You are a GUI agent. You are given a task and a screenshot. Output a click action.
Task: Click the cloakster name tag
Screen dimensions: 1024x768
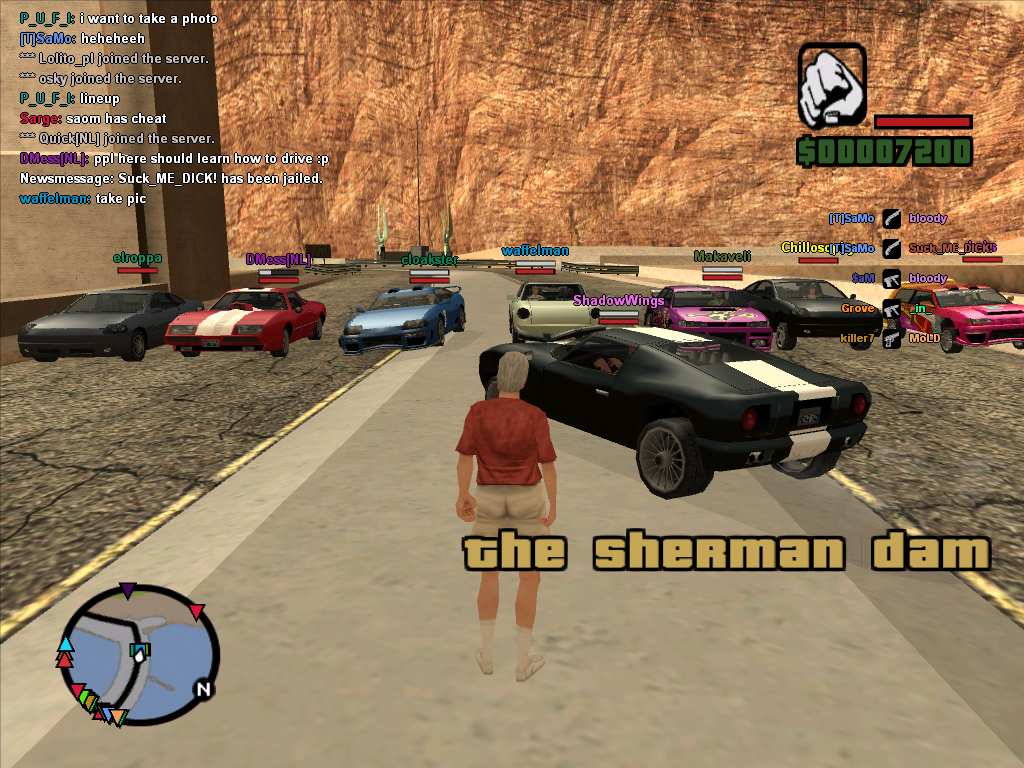click(x=429, y=260)
